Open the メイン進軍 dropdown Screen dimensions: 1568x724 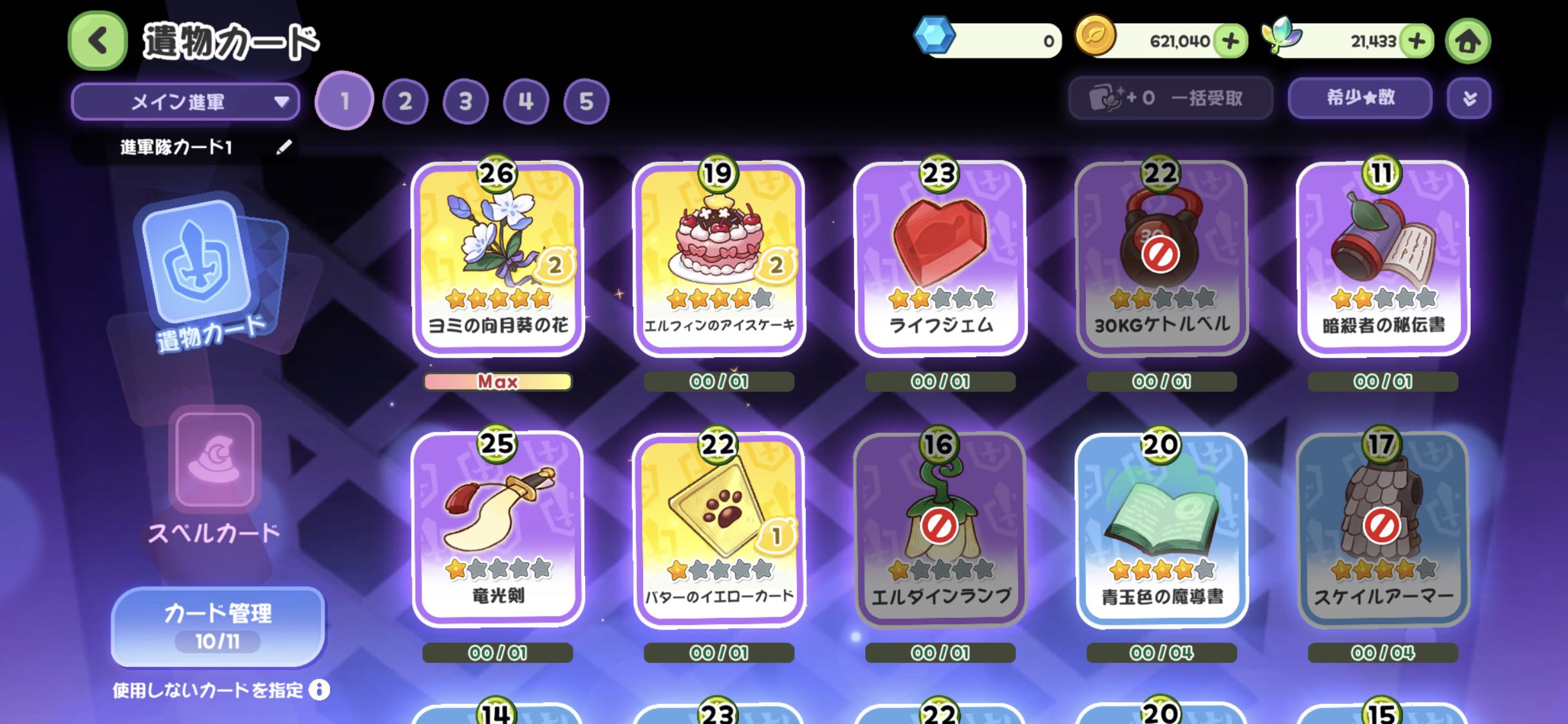tap(185, 102)
